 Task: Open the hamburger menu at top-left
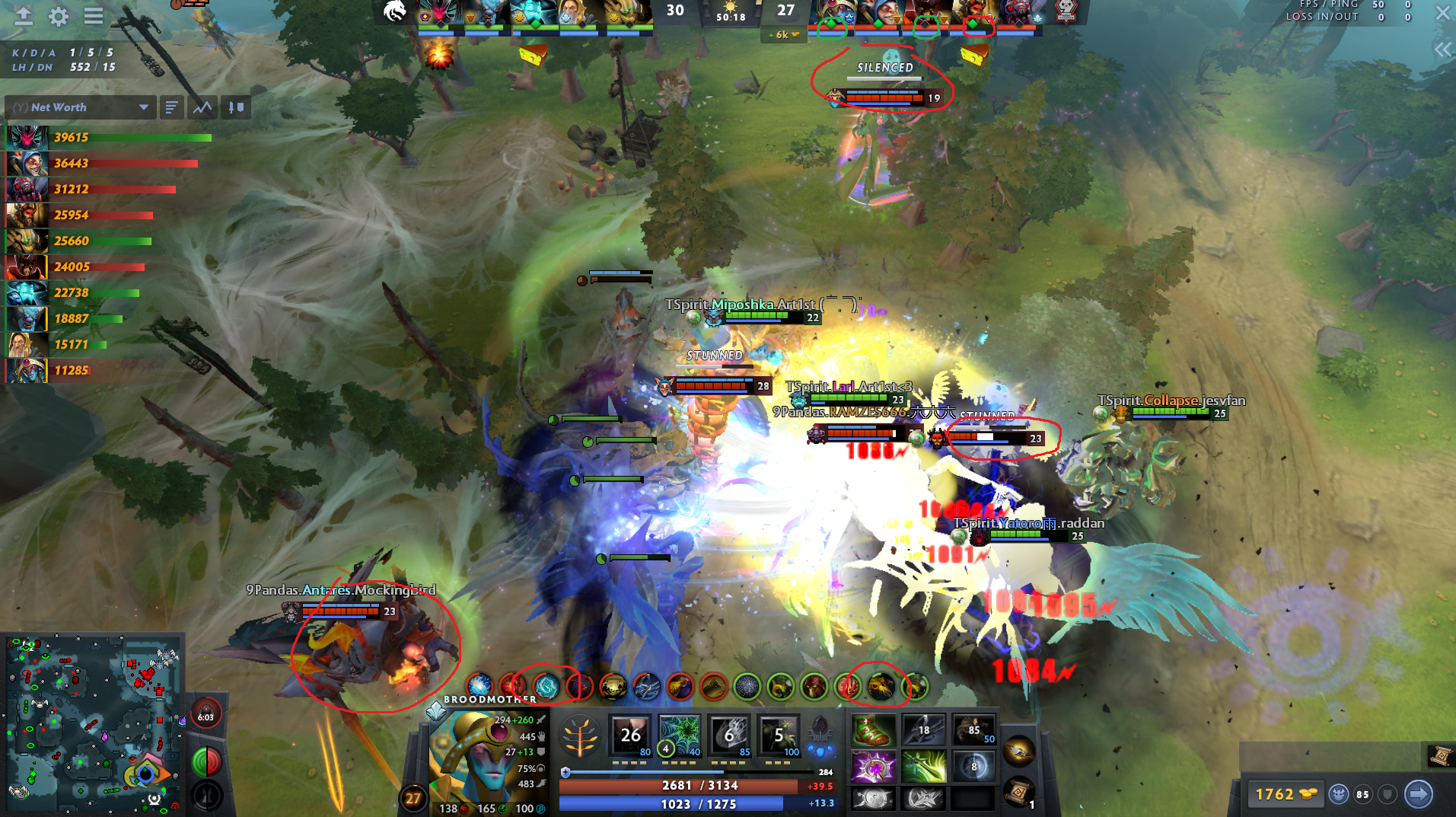coord(94,16)
